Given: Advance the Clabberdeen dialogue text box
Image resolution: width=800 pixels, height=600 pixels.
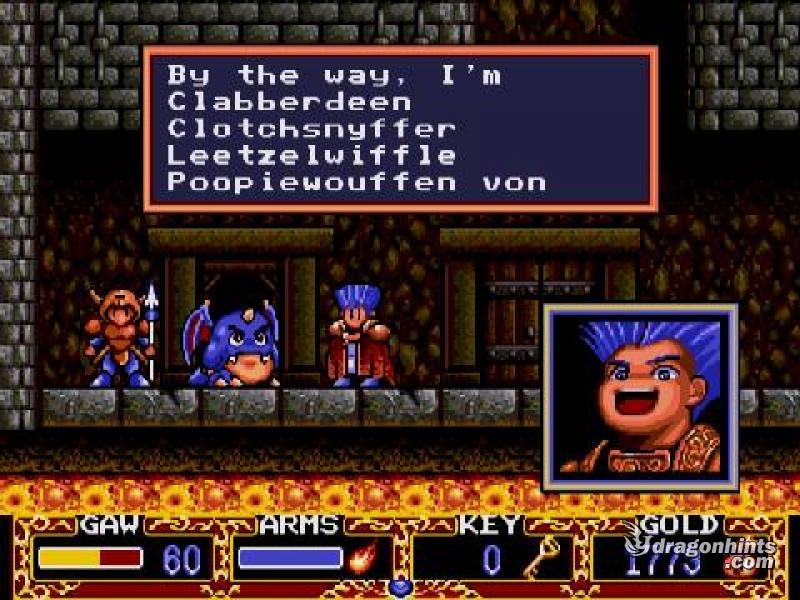Looking at the screenshot, I should coord(400,129).
